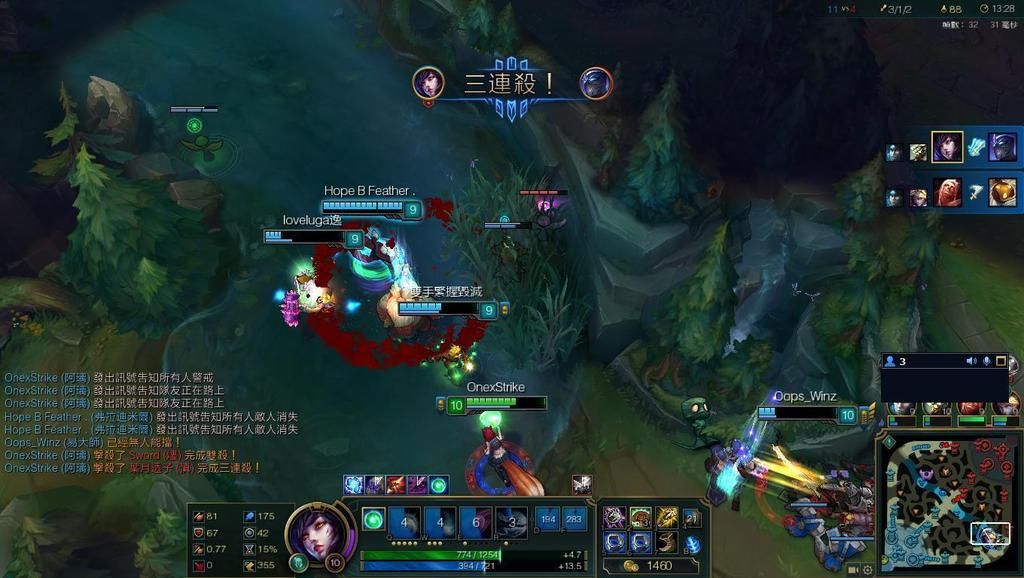1024x578 pixels.
Task: Select the R ultimate ability slot
Action: click(x=512, y=521)
